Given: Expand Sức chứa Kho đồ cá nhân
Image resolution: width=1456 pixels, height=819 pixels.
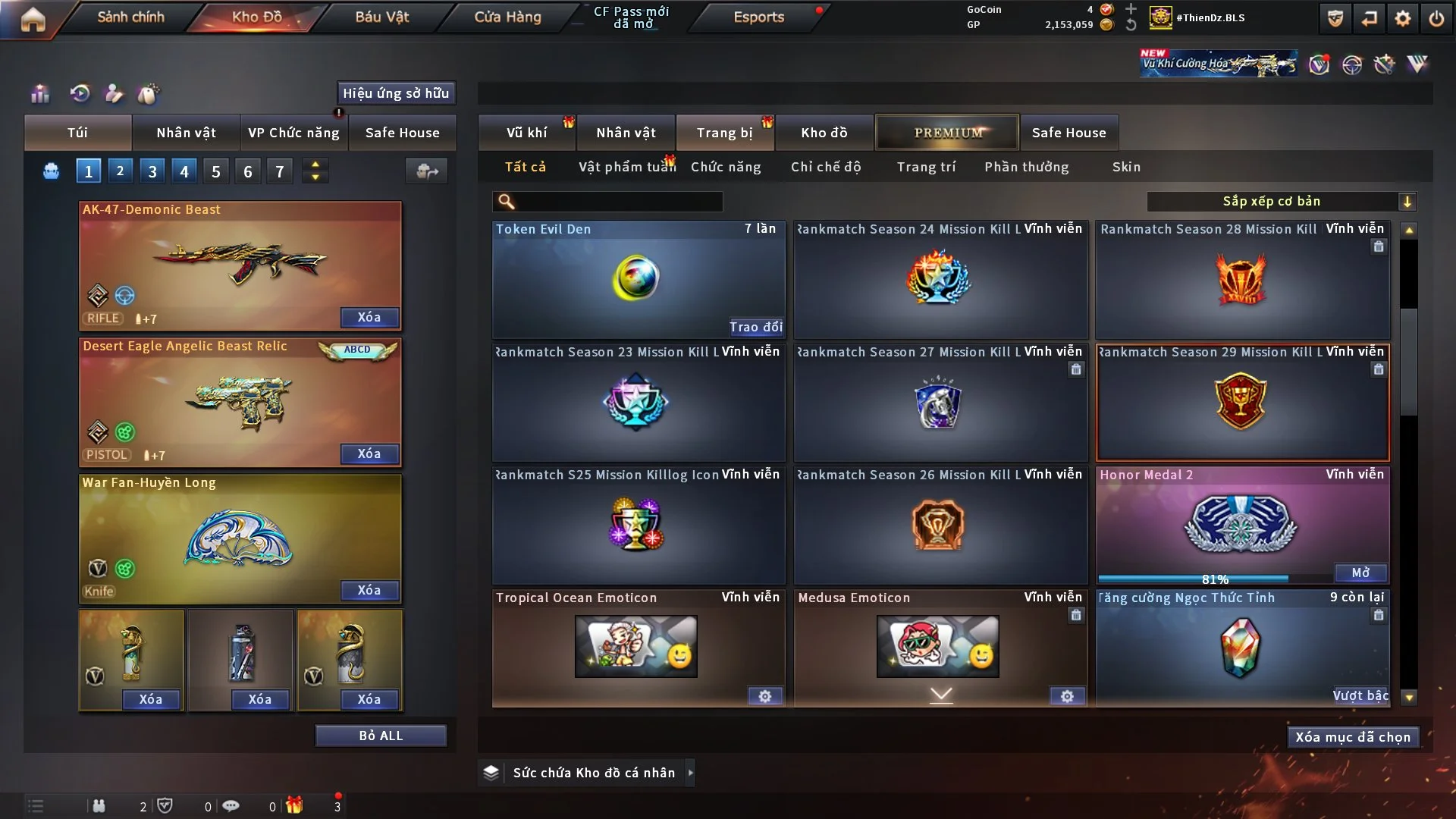Looking at the screenshot, I should pyautogui.click(x=690, y=773).
